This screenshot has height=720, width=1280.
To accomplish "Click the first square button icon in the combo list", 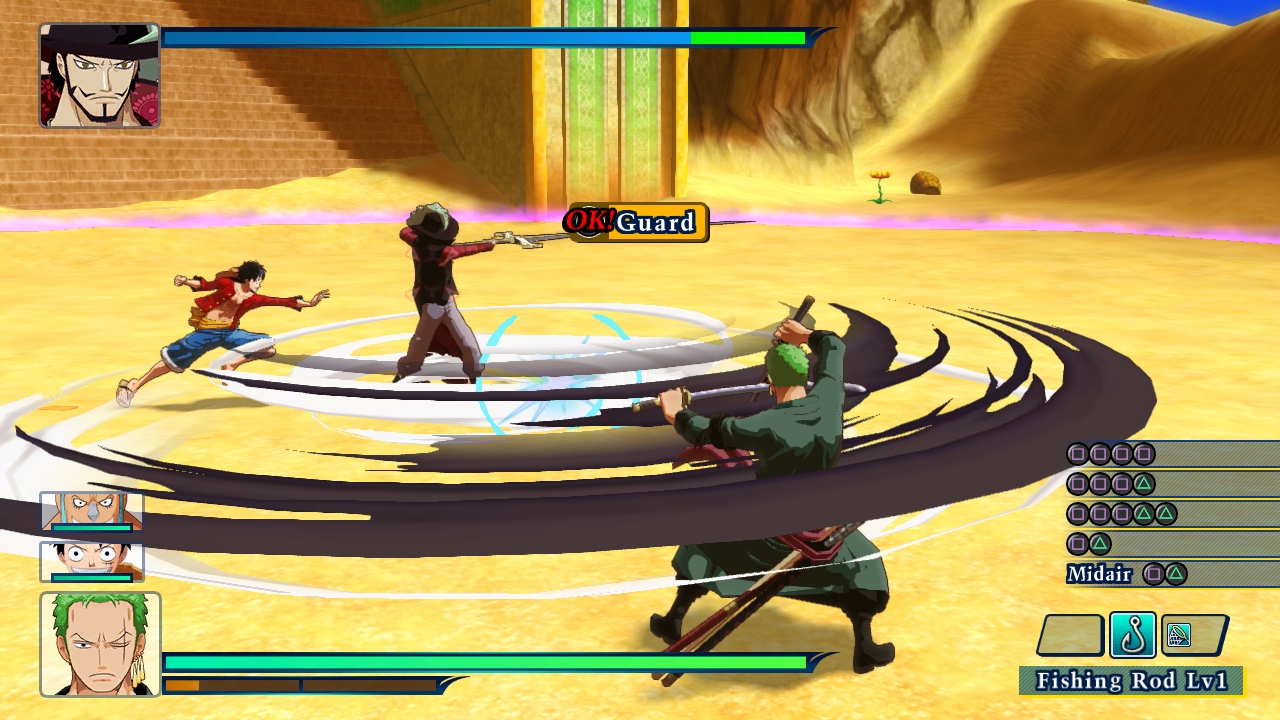I will coord(1077,453).
